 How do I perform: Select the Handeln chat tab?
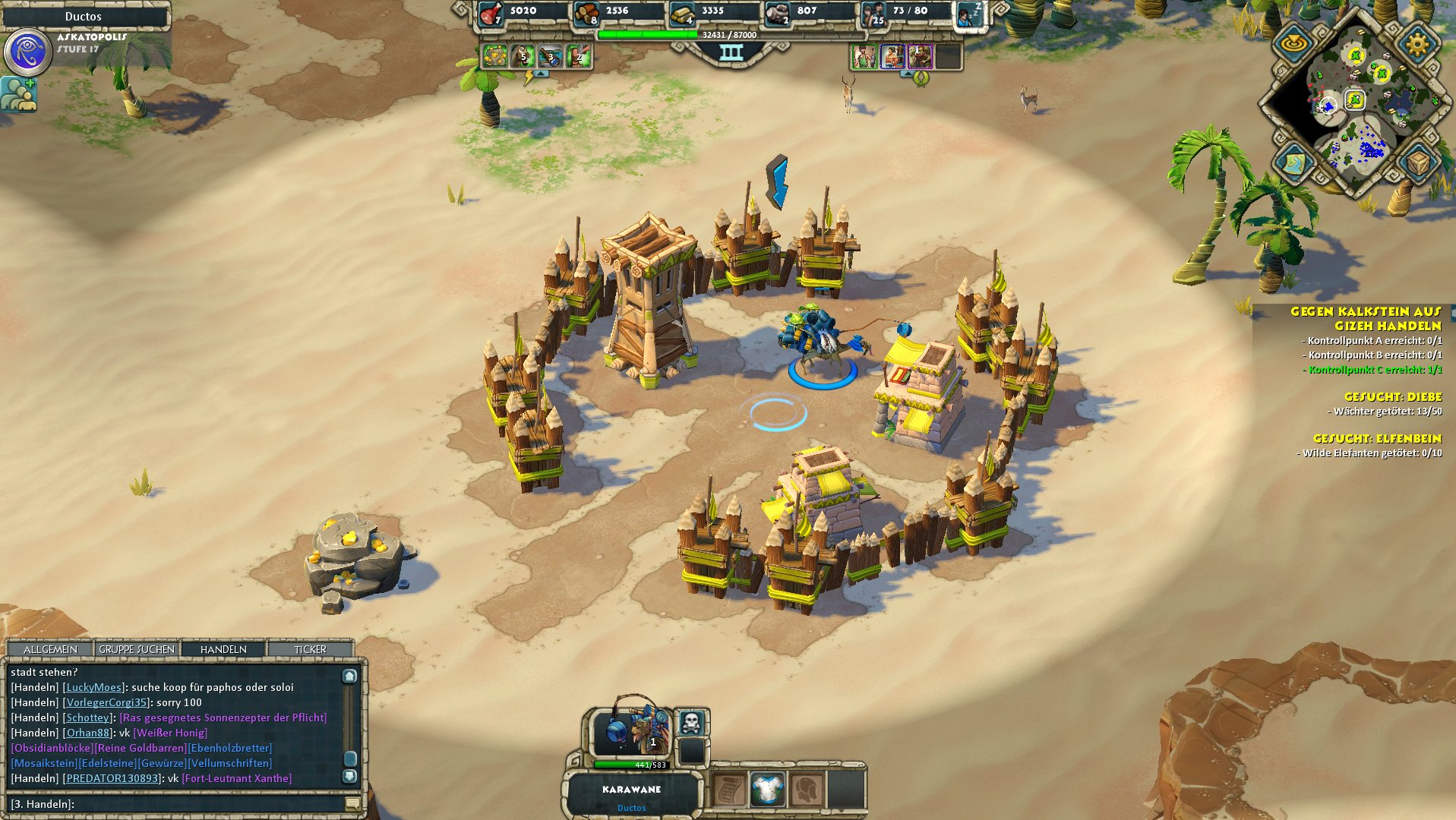(x=223, y=649)
